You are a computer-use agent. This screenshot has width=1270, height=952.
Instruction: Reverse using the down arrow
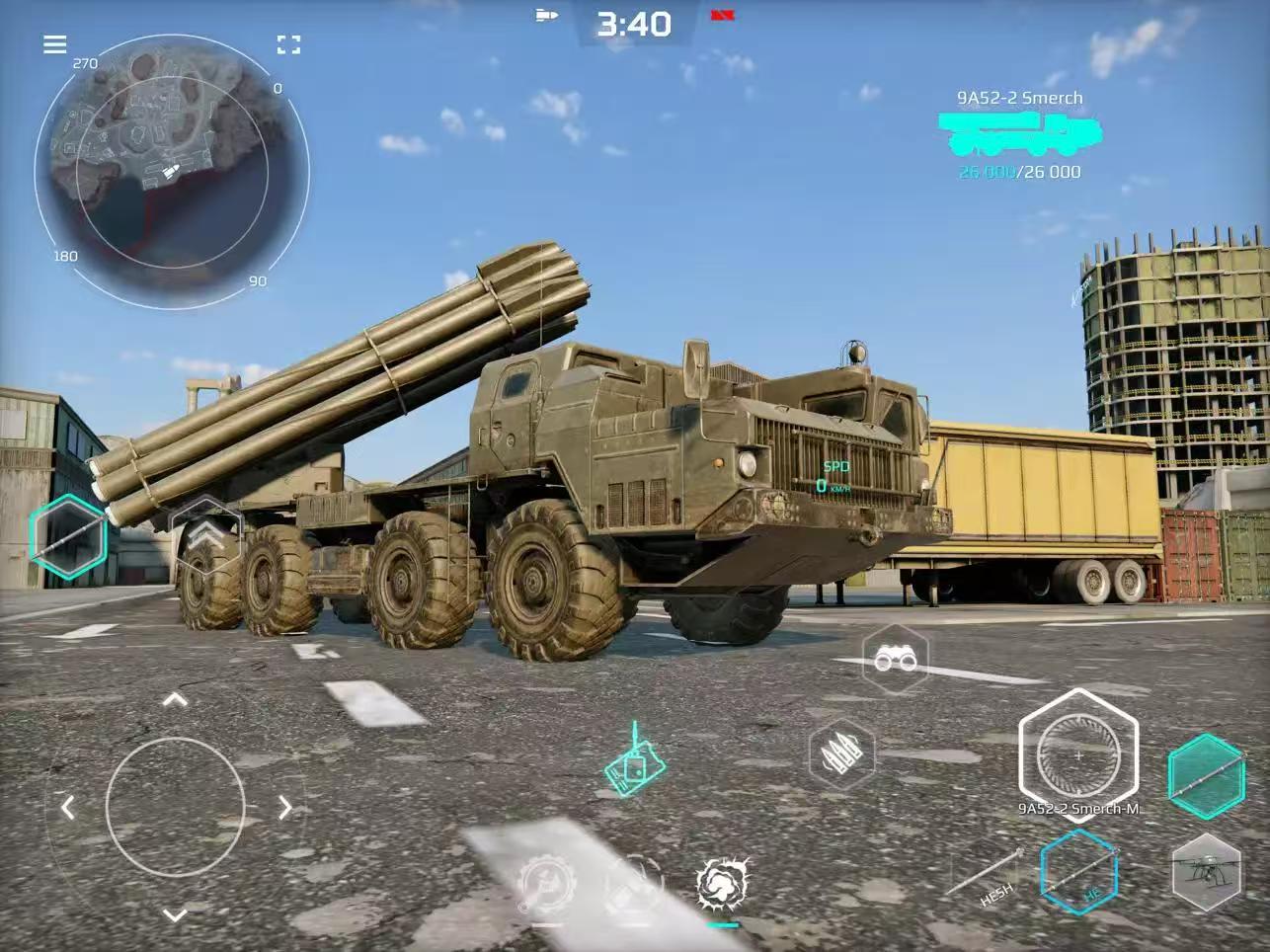pos(175,915)
